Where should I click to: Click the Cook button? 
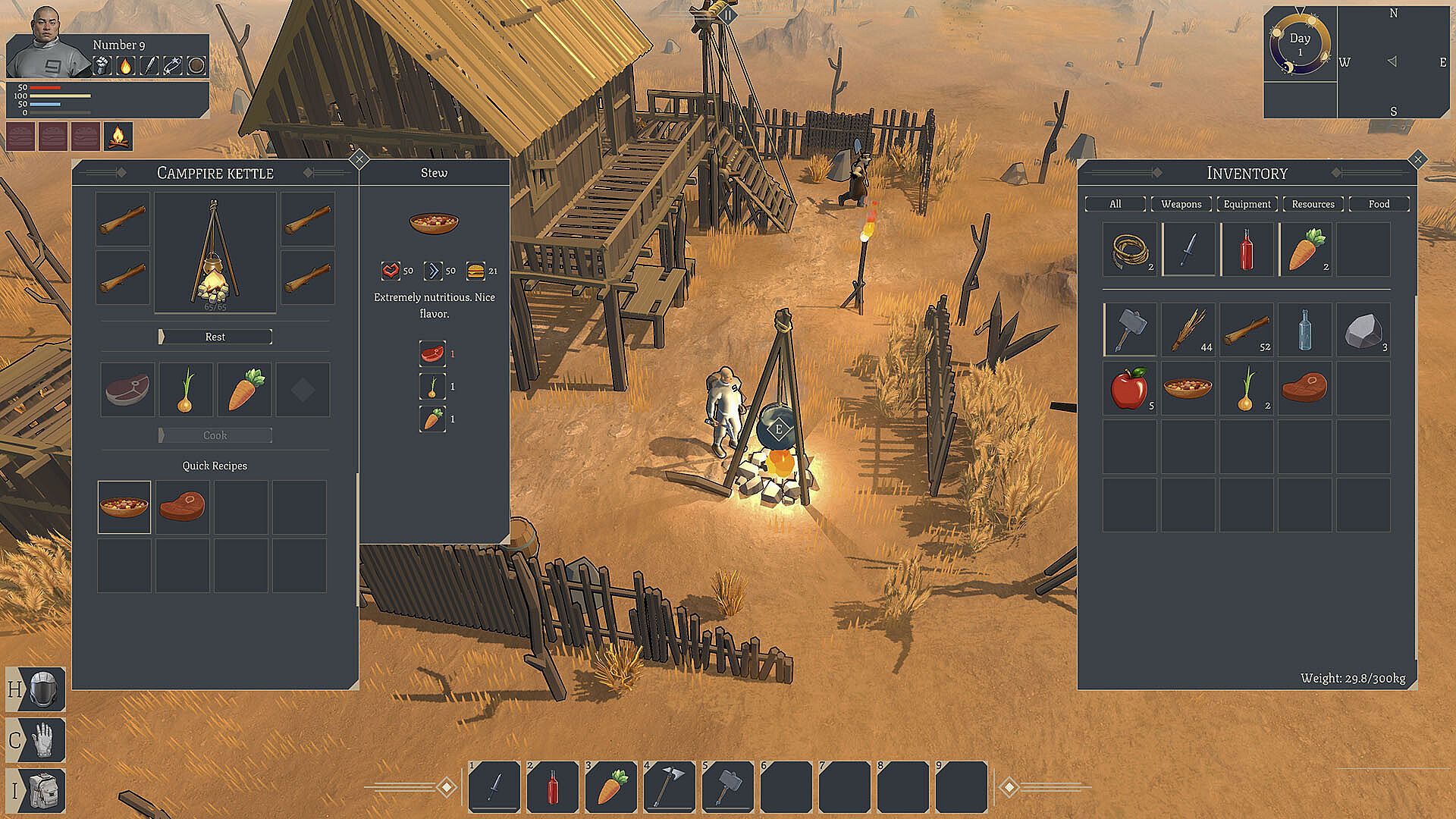[x=215, y=435]
